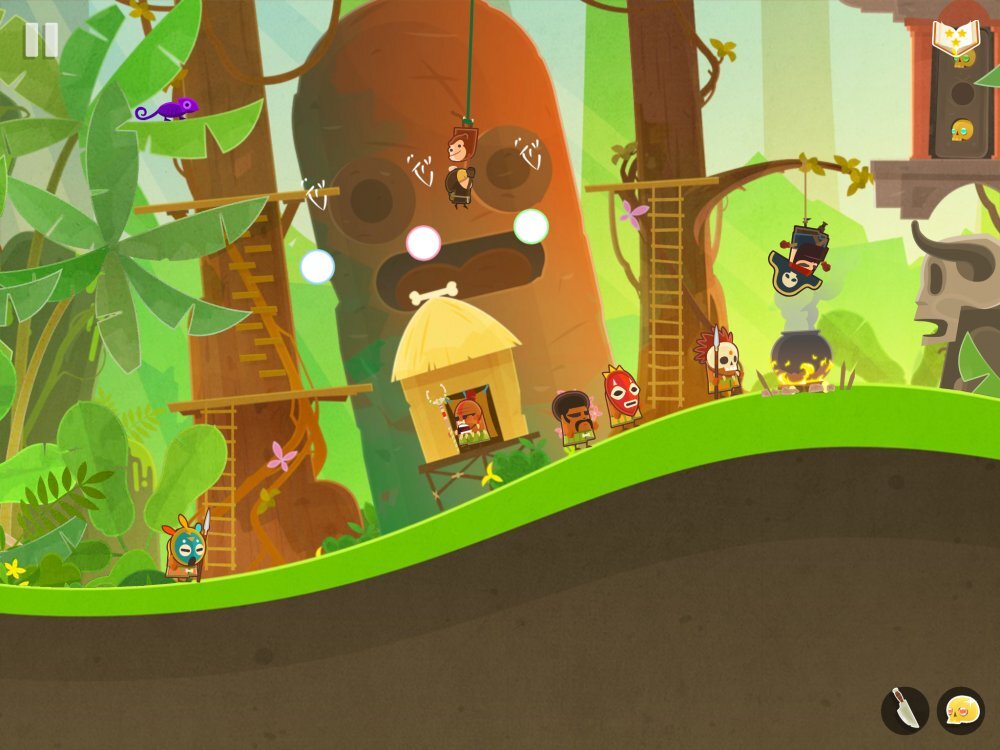Tap the blue-rimmed white interaction bubble
Image resolution: width=1000 pixels, height=750 pixels.
[317, 266]
